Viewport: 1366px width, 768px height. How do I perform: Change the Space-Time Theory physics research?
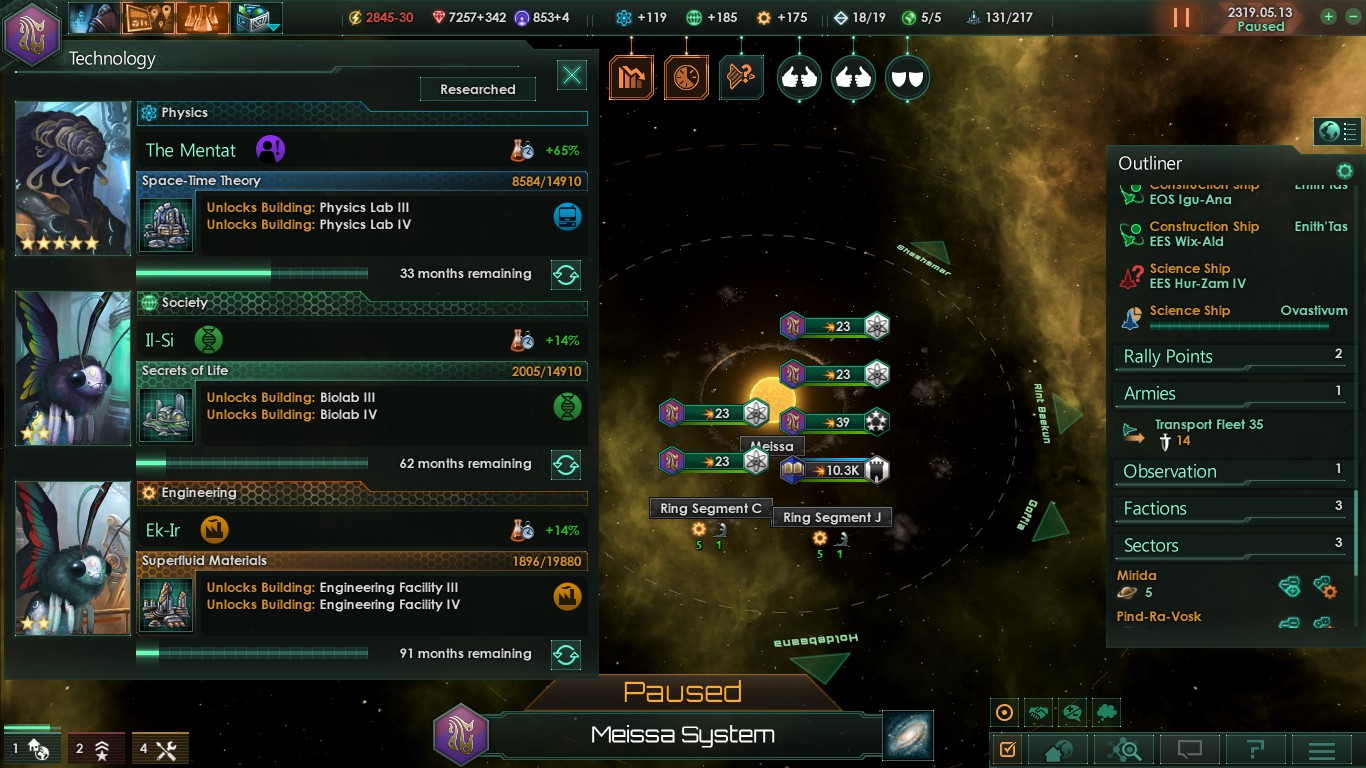[x=566, y=274]
